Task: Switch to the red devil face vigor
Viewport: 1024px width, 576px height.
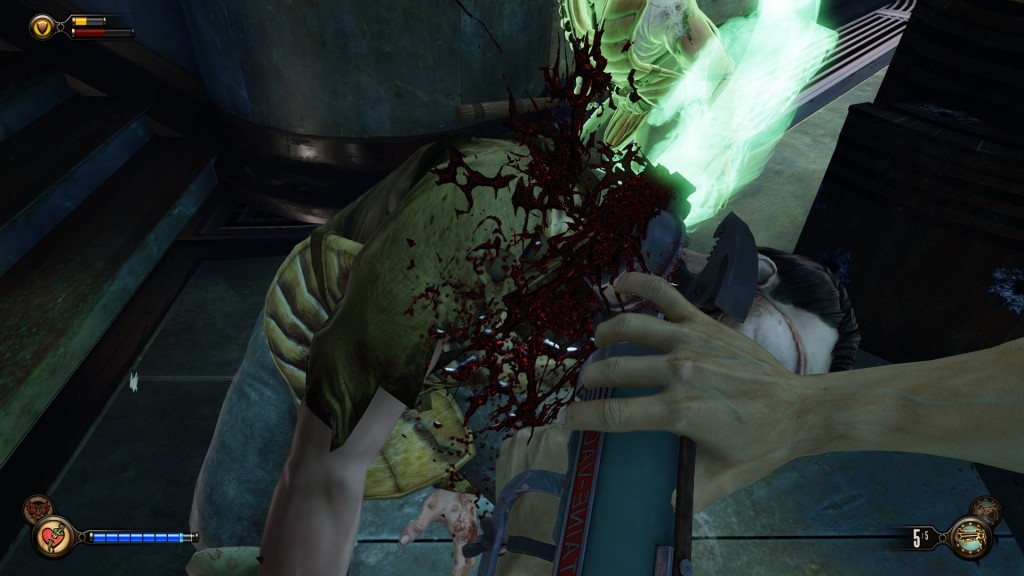Action: pos(35,509)
